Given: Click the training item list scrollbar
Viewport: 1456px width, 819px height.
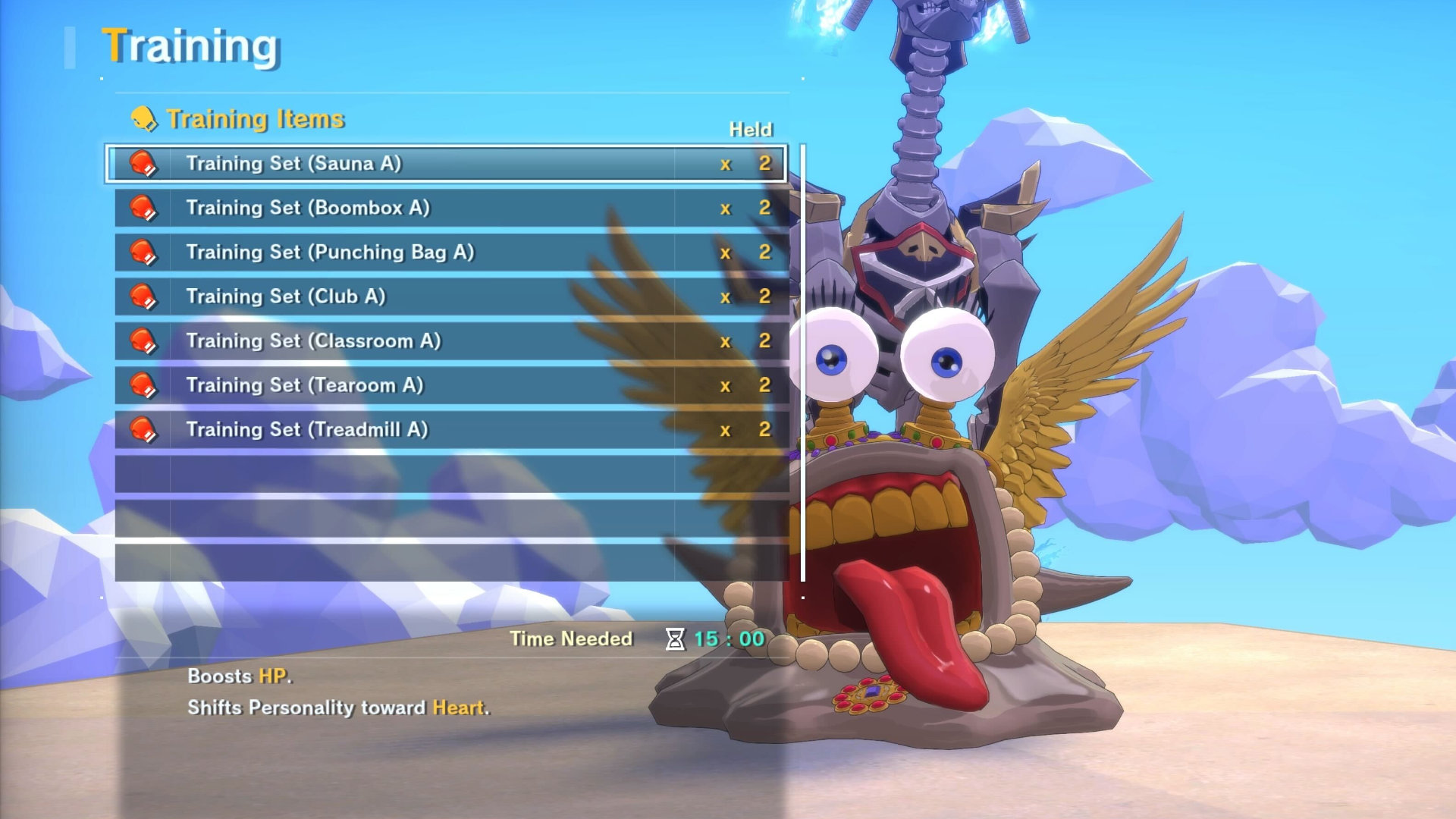Looking at the screenshot, I should tap(803, 362).
